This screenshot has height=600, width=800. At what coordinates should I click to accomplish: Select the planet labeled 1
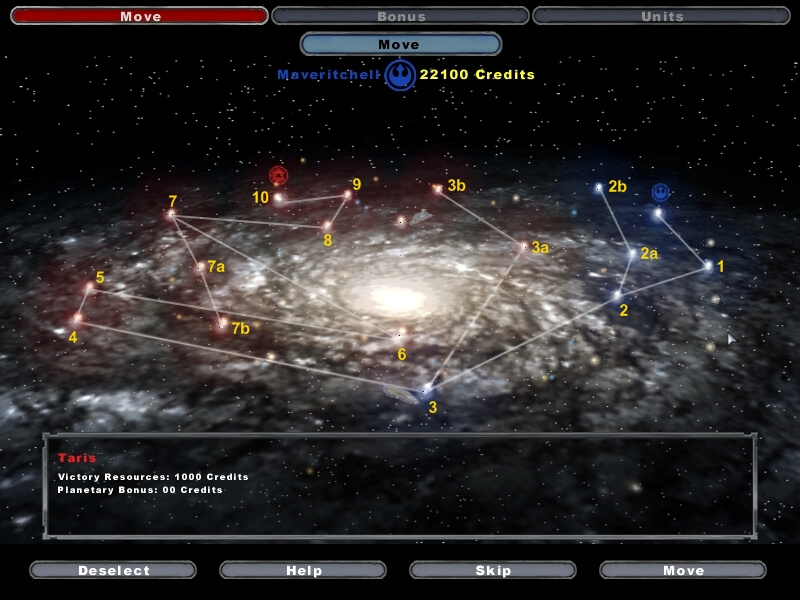[x=708, y=266]
